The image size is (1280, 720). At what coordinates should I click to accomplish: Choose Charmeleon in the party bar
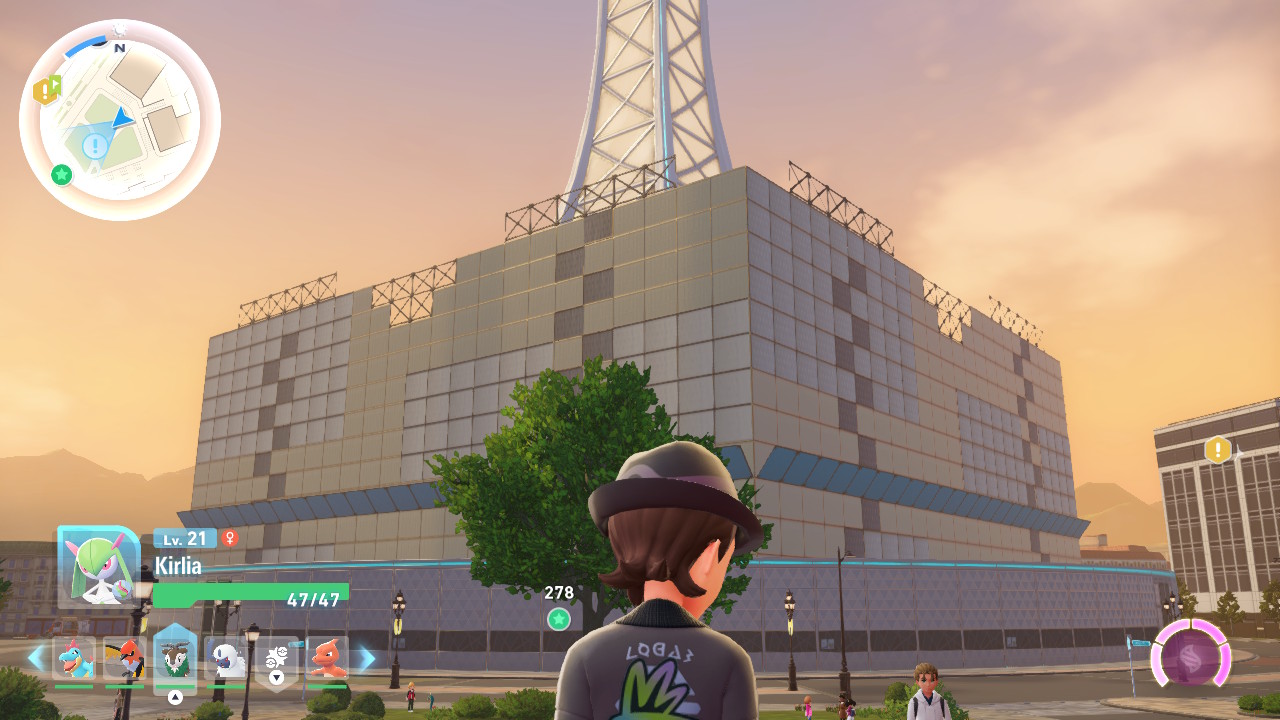(327, 658)
